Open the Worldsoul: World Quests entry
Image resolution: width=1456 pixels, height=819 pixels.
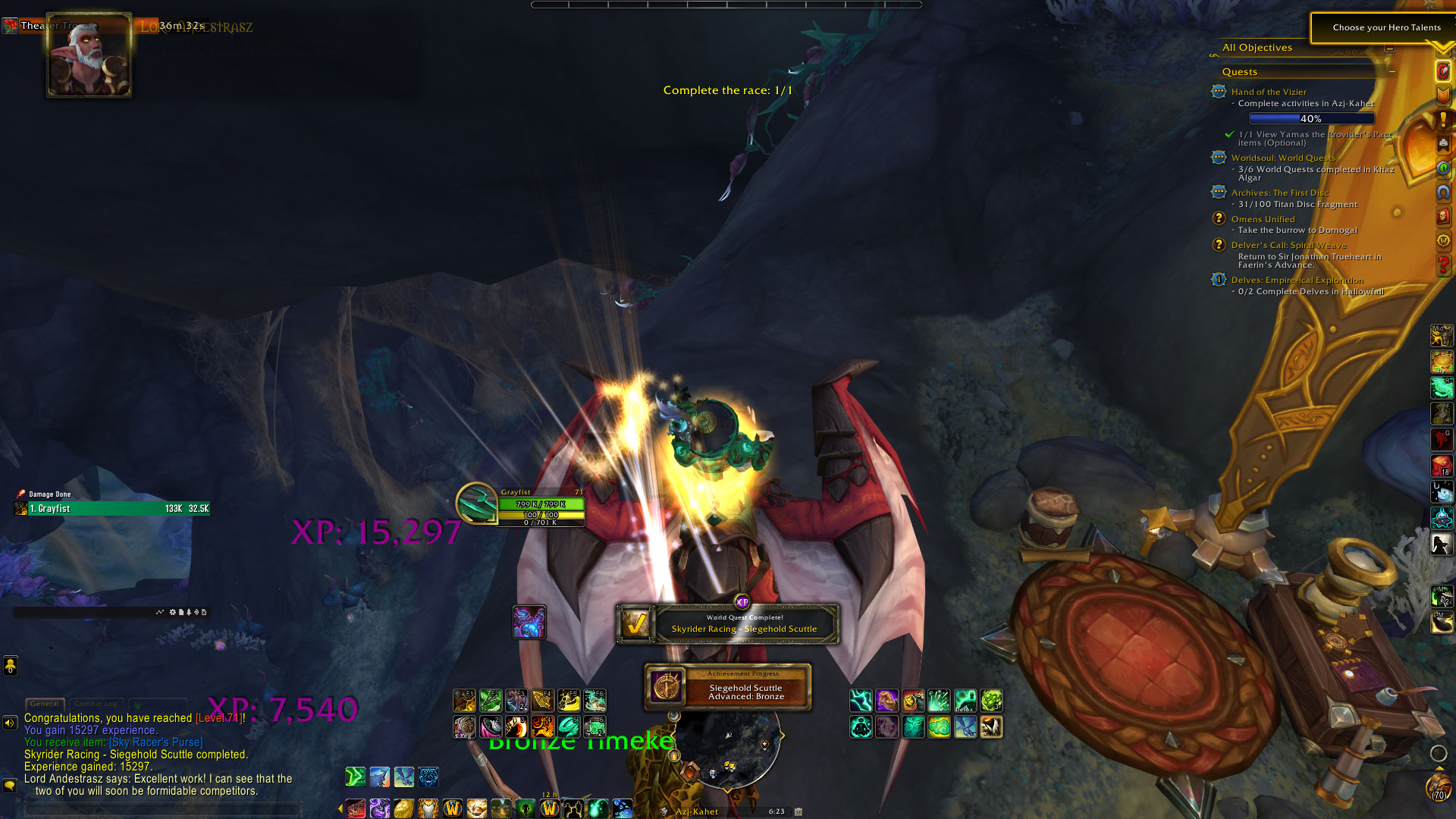1283,158
